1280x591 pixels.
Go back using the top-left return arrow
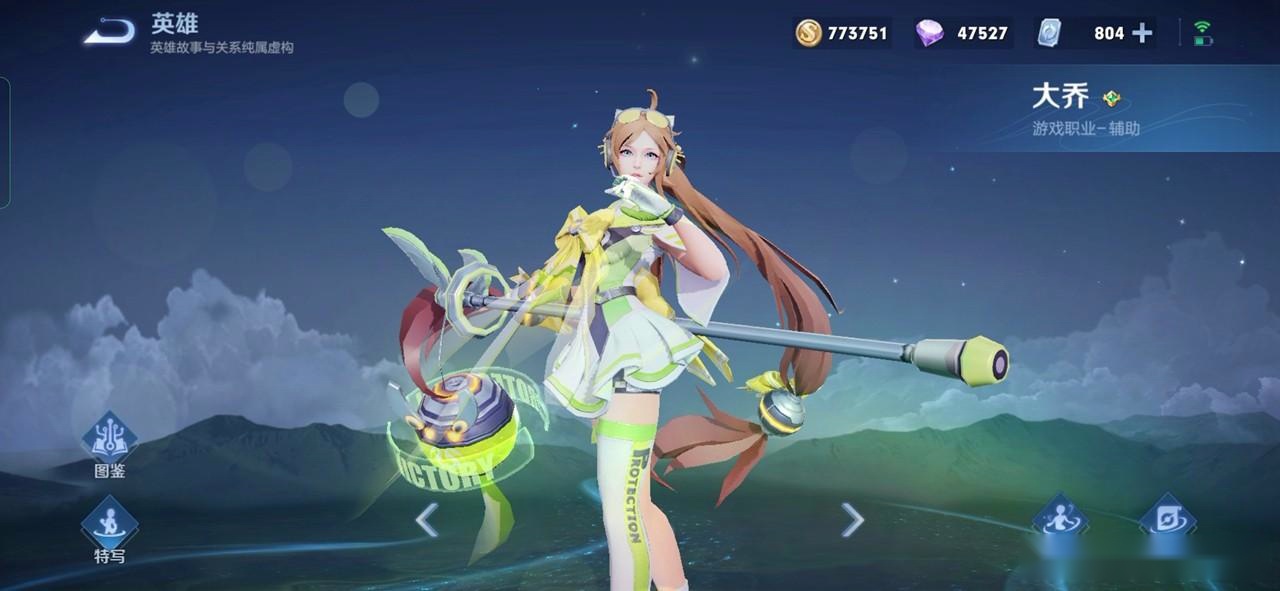[109, 33]
